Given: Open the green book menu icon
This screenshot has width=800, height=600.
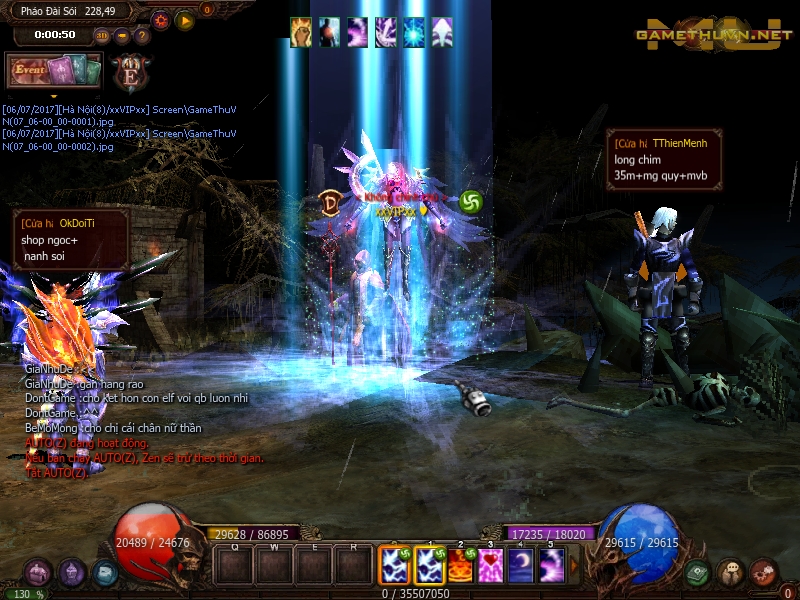Looking at the screenshot, I should (699, 573).
